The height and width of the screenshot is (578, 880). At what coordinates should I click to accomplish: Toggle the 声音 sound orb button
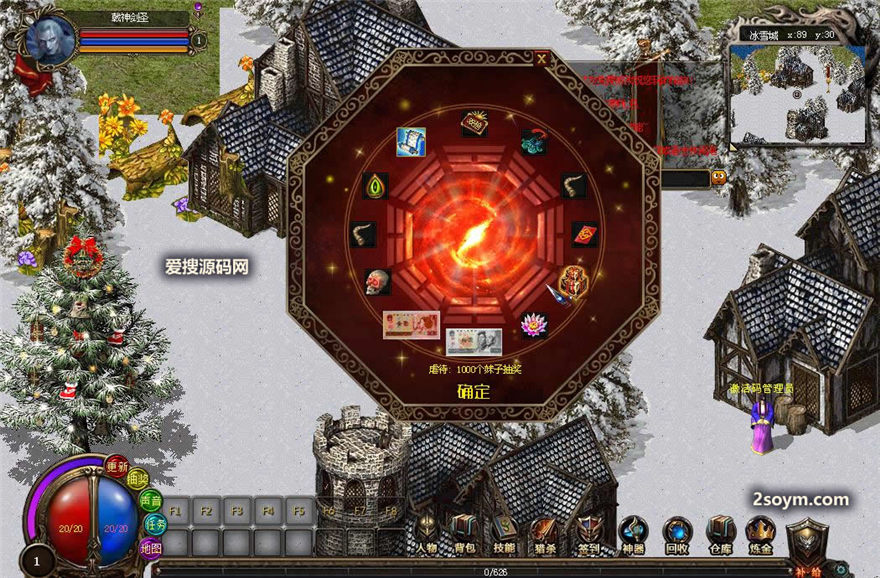(x=151, y=500)
